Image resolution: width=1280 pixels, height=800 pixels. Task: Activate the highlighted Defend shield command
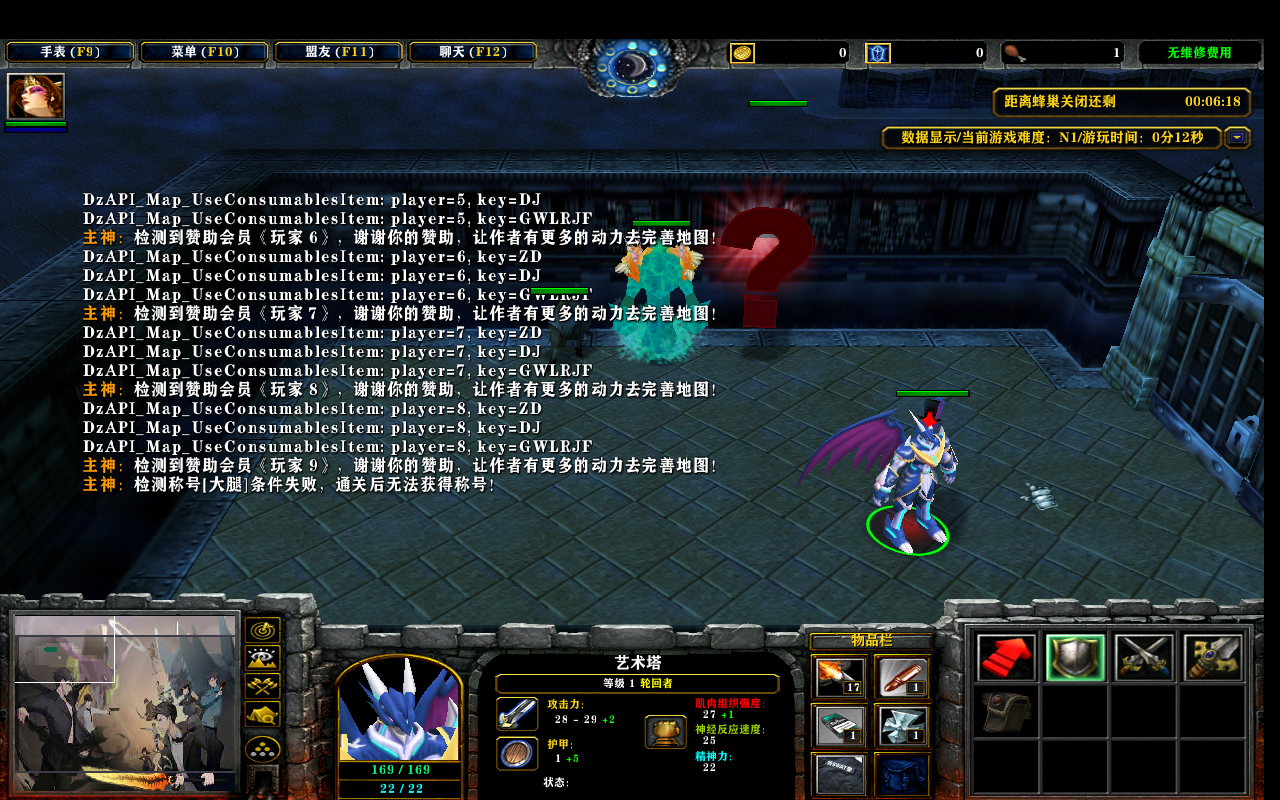tap(1074, 659)
